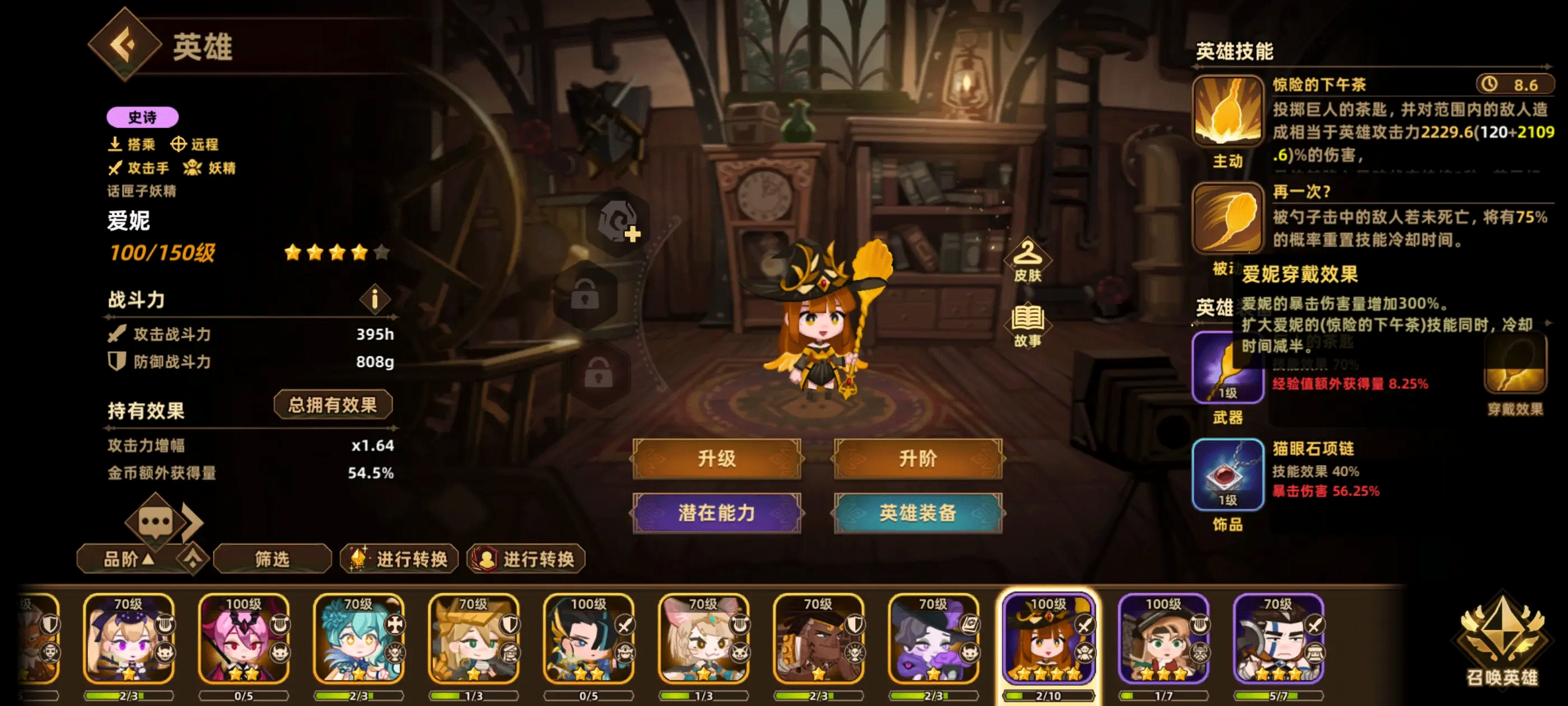Open 潜在能力 potential ability
1568x706 pixels.
pos(716,513)
